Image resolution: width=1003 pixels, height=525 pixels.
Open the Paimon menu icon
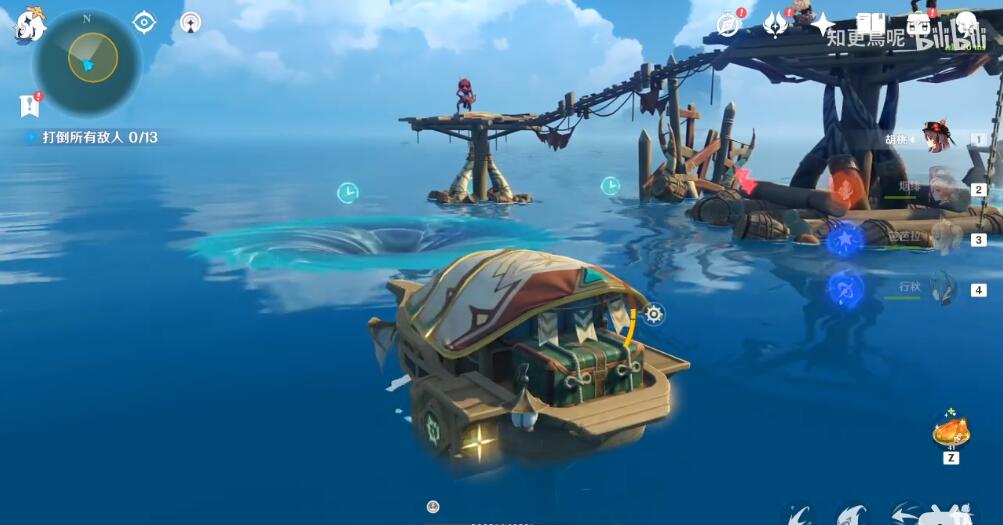[29, 24]
